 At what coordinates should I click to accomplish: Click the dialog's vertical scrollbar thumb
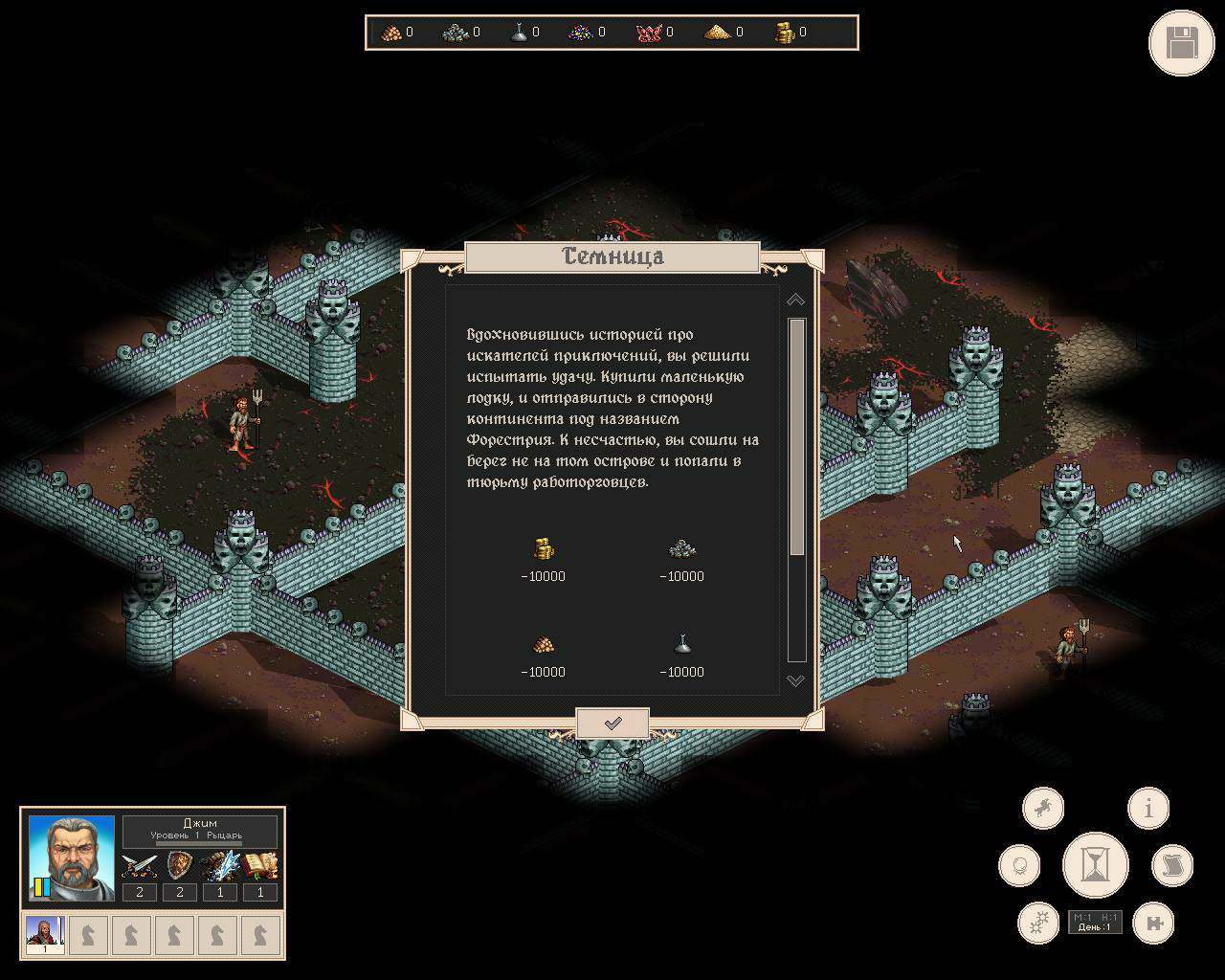pos(796,436)
